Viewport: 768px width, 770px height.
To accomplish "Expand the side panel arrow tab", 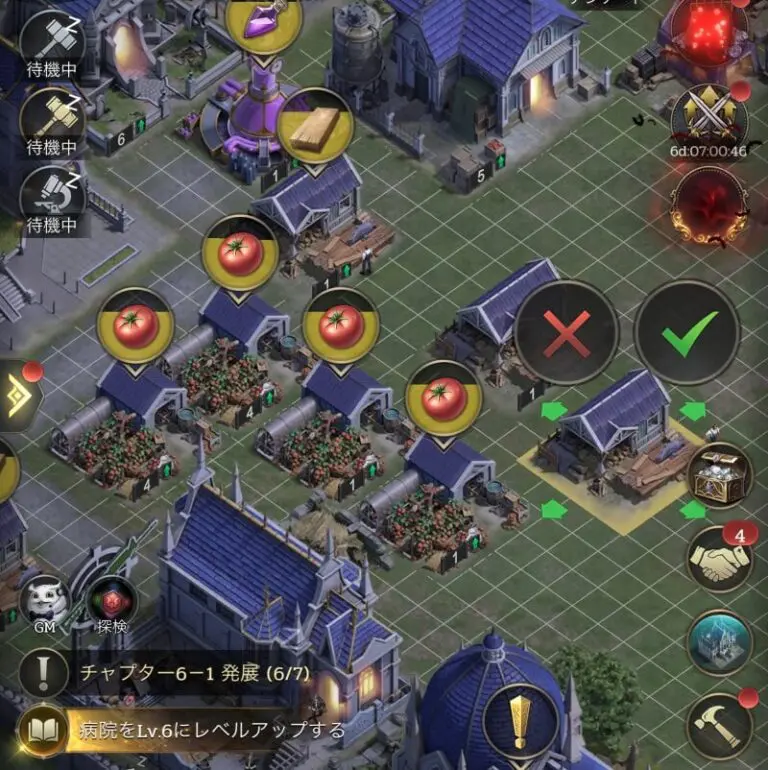I will tap(19, 397).
